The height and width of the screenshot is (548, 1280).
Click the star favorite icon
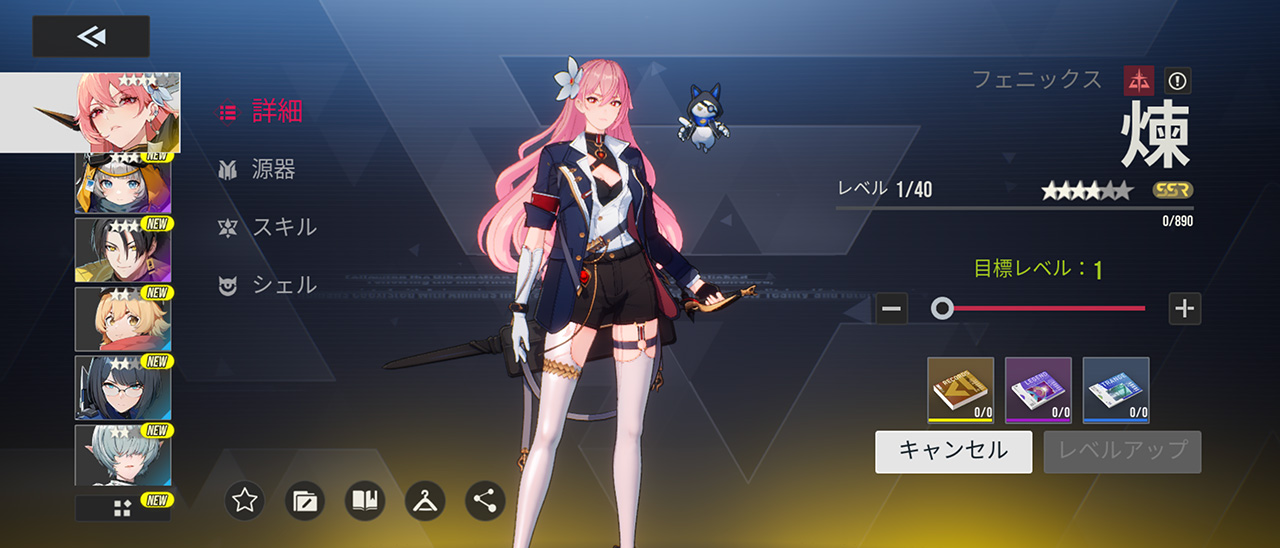(x=245, y=501)
